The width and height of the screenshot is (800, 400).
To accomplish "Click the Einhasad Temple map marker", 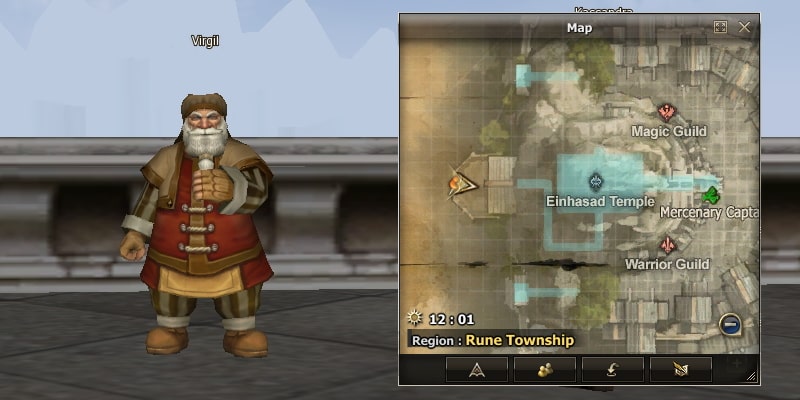I will tap(597, 181).
